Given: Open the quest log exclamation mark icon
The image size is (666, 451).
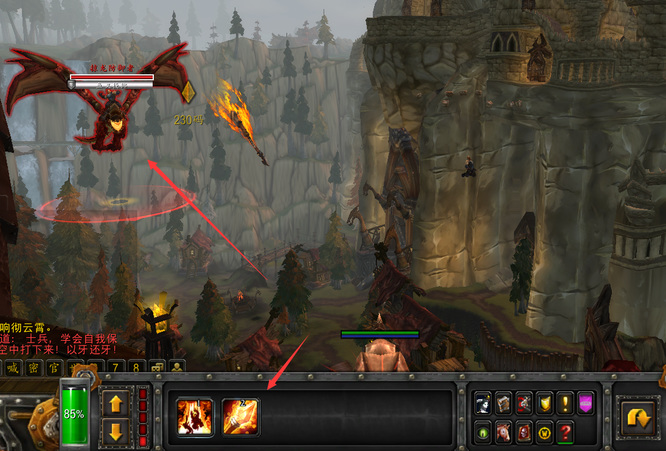Looking at the screenshot, I should click(566, 402).
